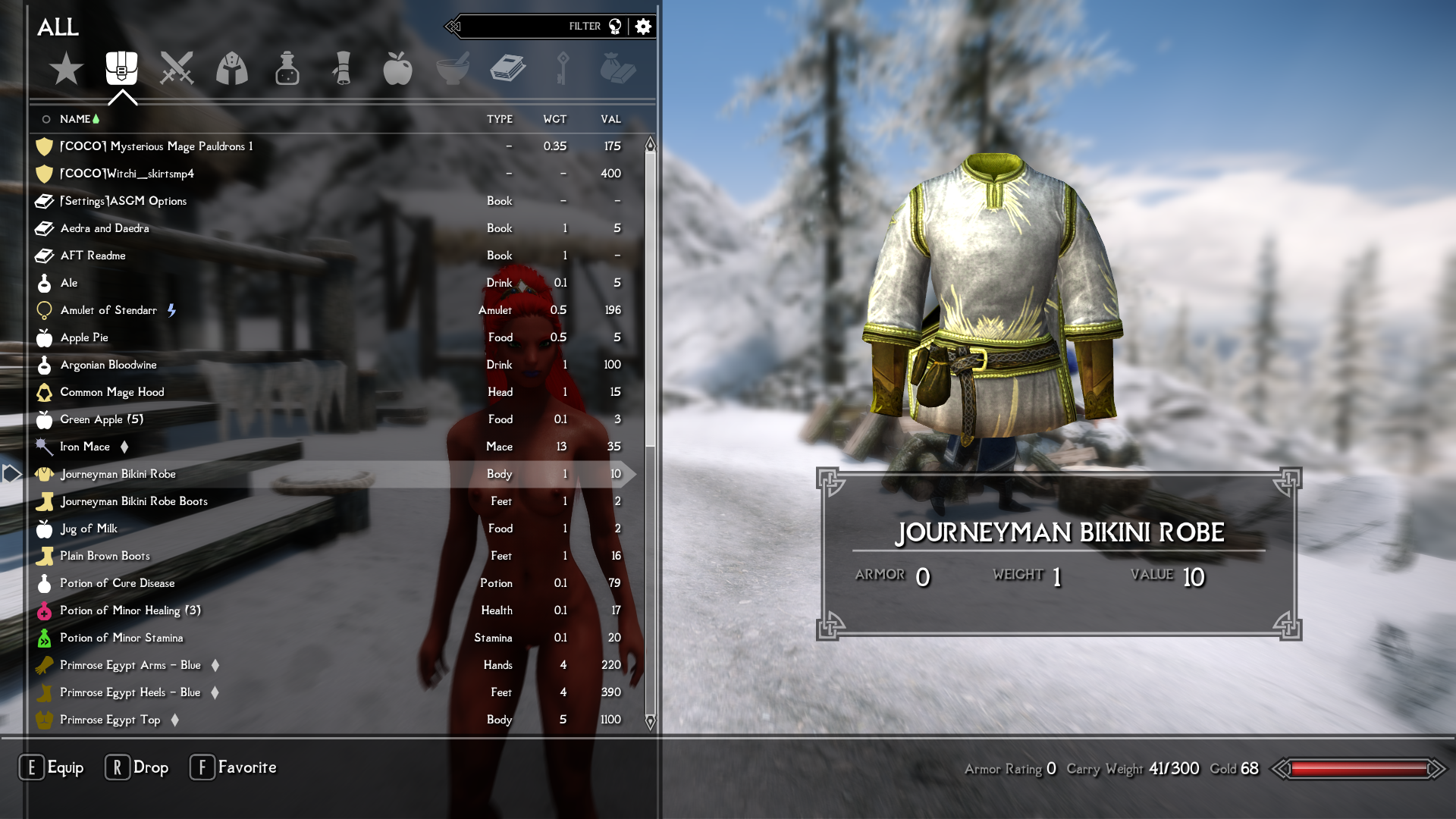Select the Weapons crossed-swords category

point(177,68)
